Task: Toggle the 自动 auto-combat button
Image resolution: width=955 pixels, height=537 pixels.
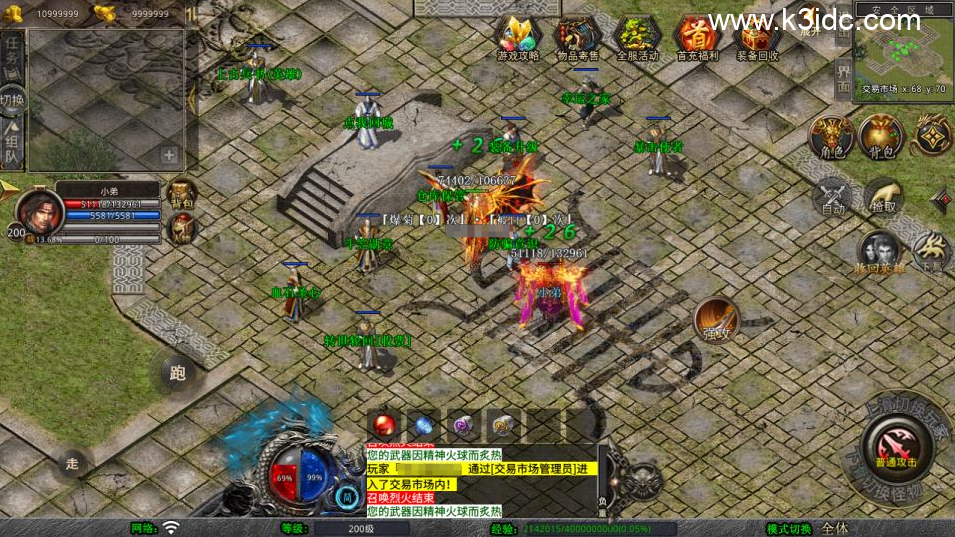Action: coord(833,196)
